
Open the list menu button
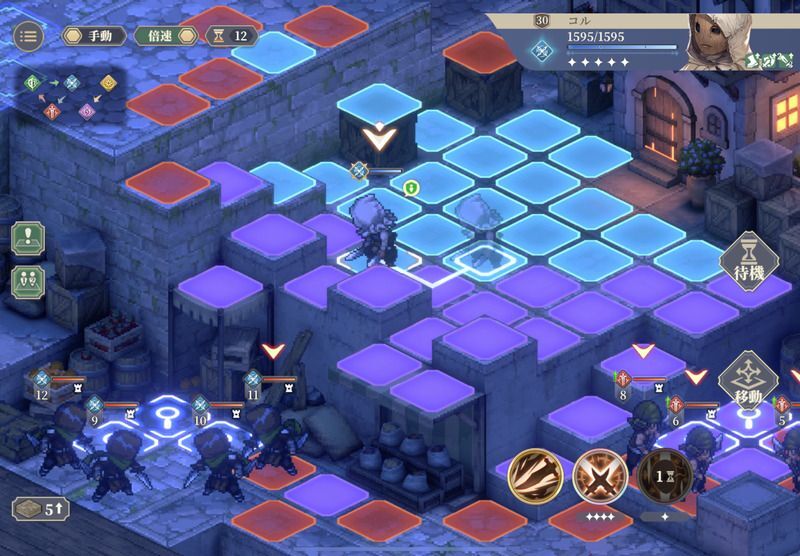click(x=28, y=36)
